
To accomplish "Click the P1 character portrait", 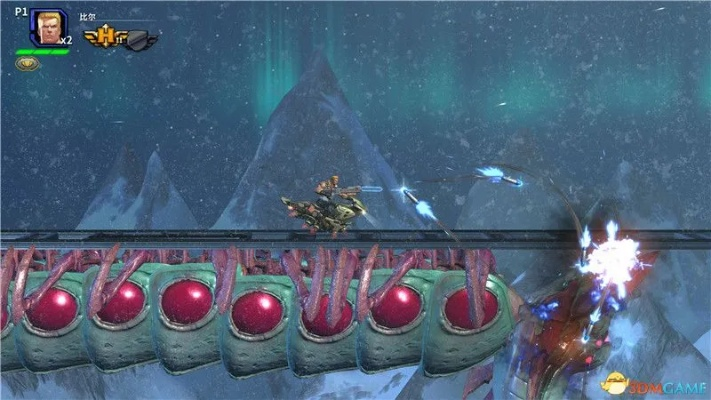I will (x=44, y=27).
